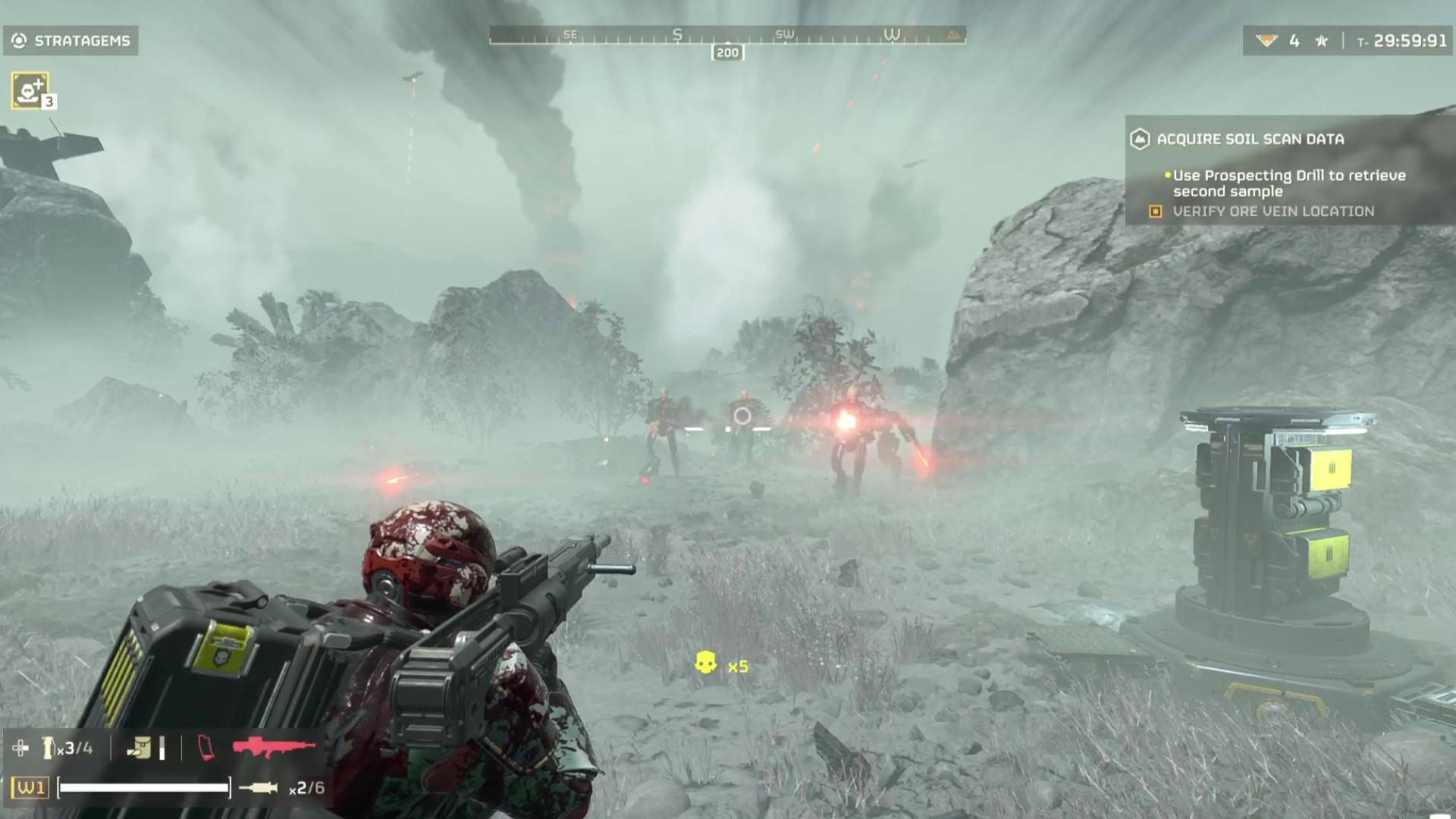Screen dimensions: 1456x819
Task: Toggle the Verify Ore Vein Location checkbox
Action: [x=1156, y=212]
